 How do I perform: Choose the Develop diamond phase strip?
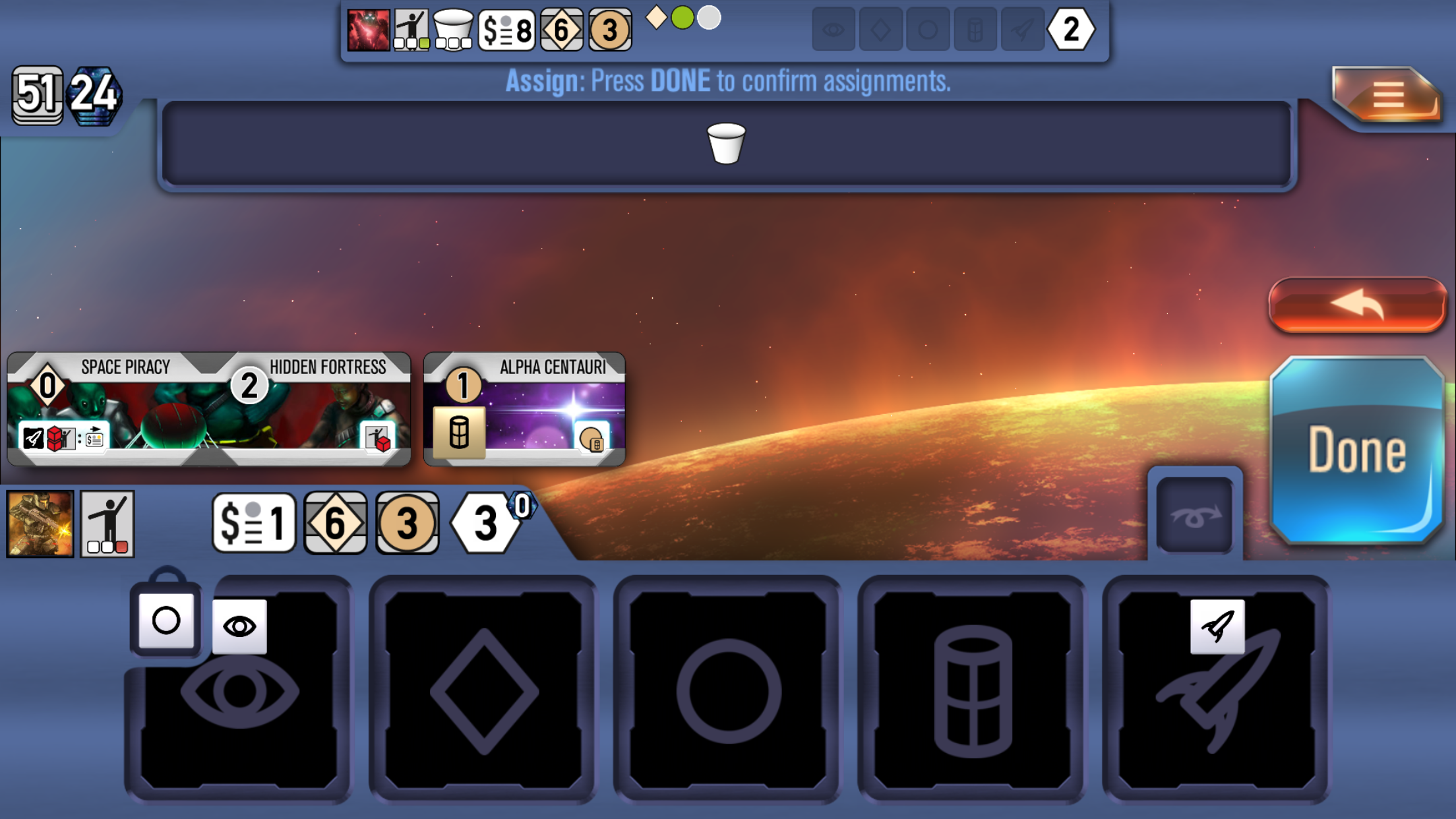(483, 690)
